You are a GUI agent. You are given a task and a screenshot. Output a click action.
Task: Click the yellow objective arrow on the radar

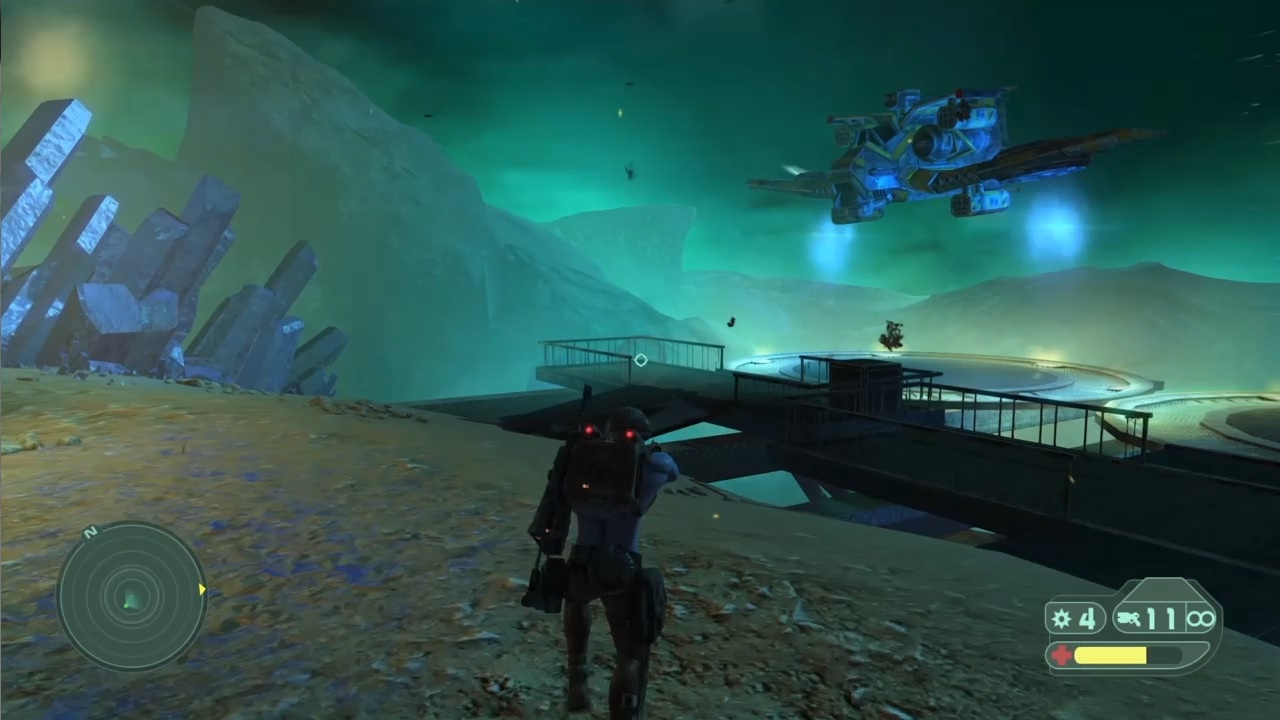(202, 589)
